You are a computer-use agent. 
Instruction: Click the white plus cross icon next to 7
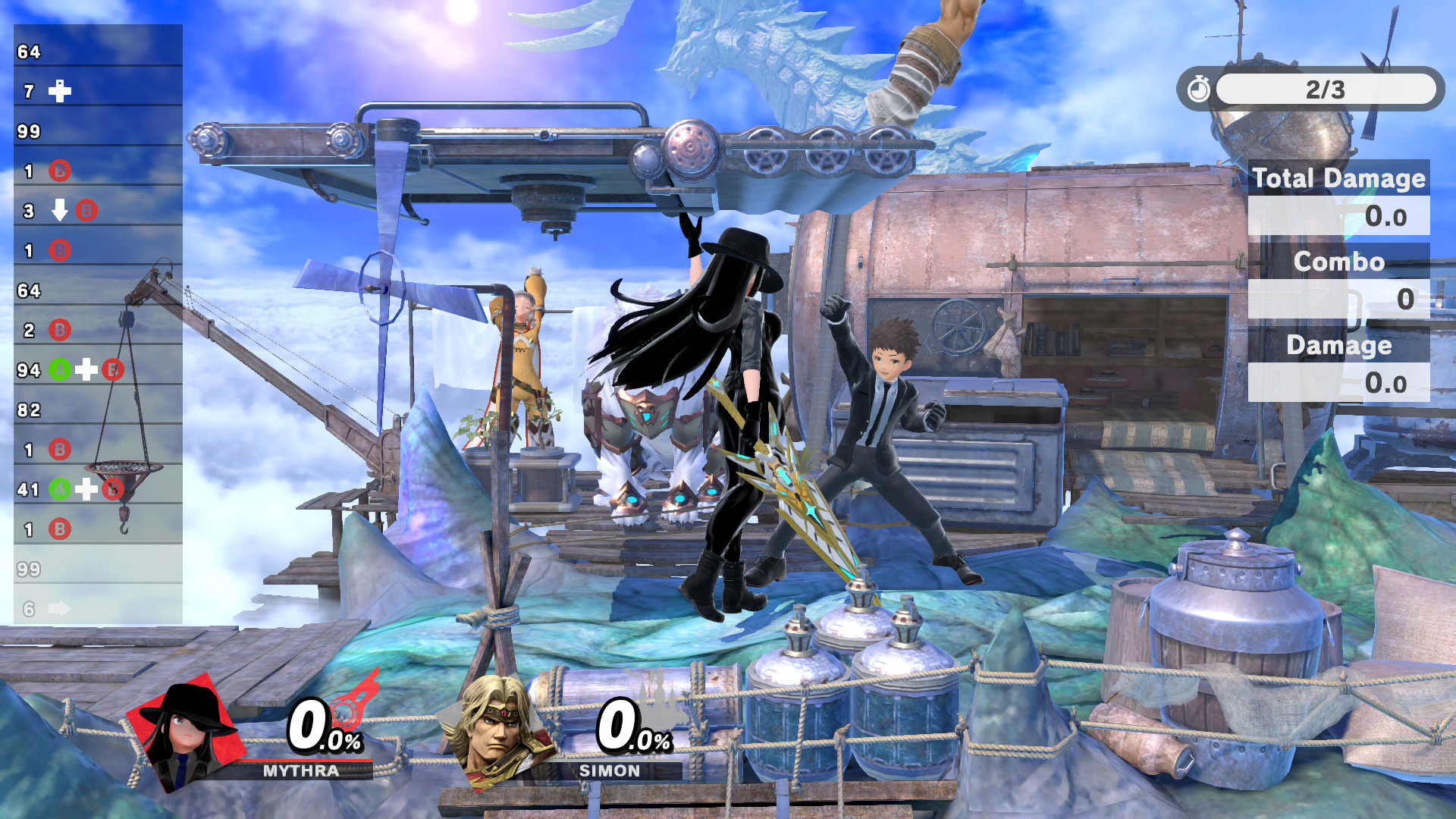tap(61, 93)
